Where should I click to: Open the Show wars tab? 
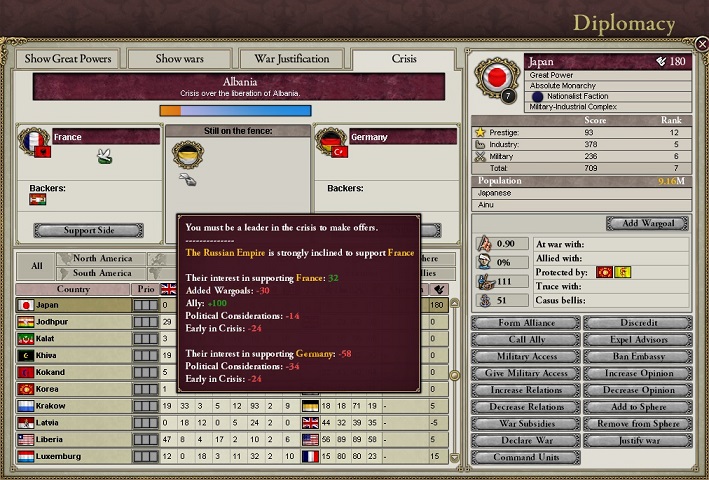tap(180, 58)
